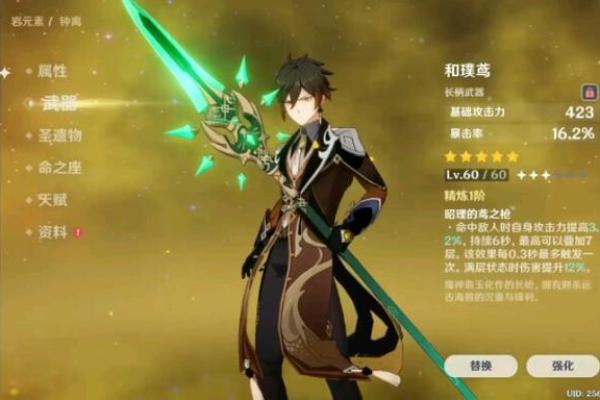Switch to the 圣遗物 artifacts tab
Image resolution: width=600 pixels, height=400 pixels.
pyautogui.click(x=60, y=136)
